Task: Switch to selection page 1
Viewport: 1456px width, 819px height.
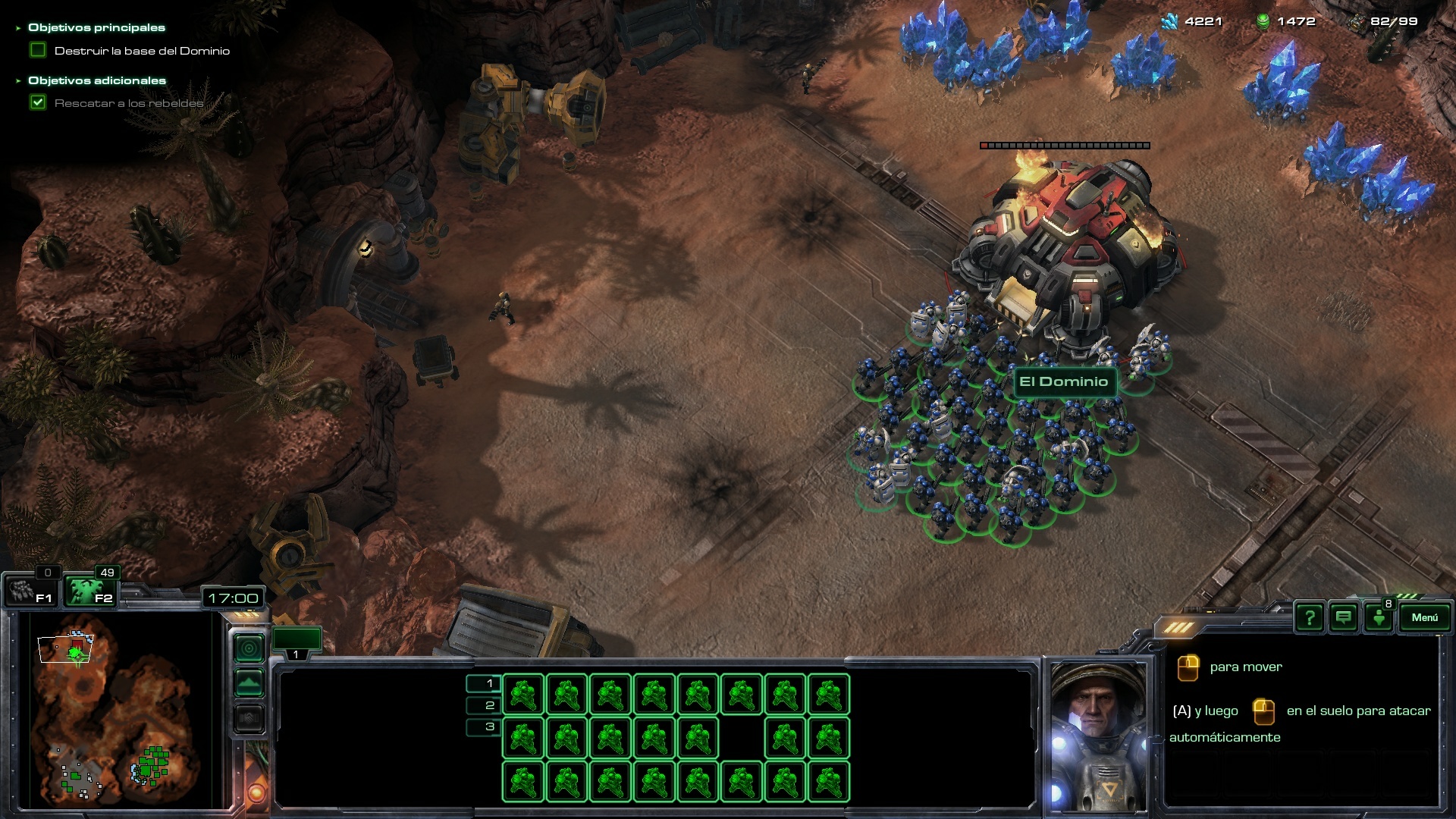Action: coord(483,683)
